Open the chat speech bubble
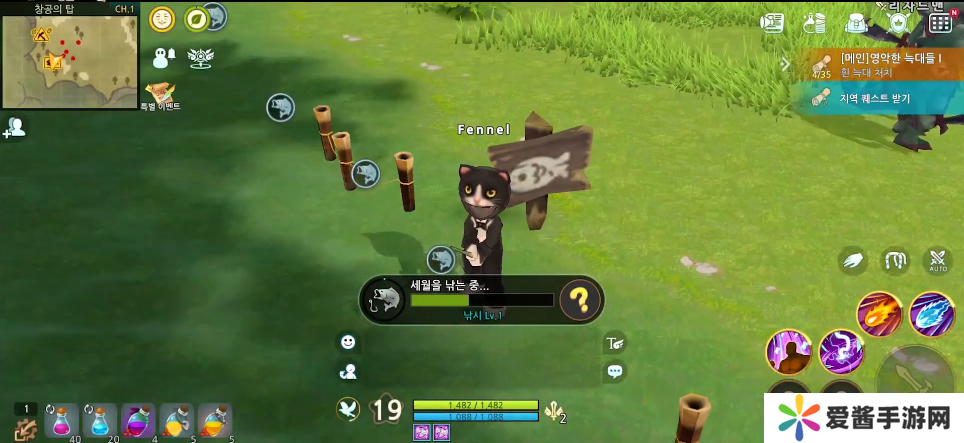The image size is (964, 443). coord(615,371)
